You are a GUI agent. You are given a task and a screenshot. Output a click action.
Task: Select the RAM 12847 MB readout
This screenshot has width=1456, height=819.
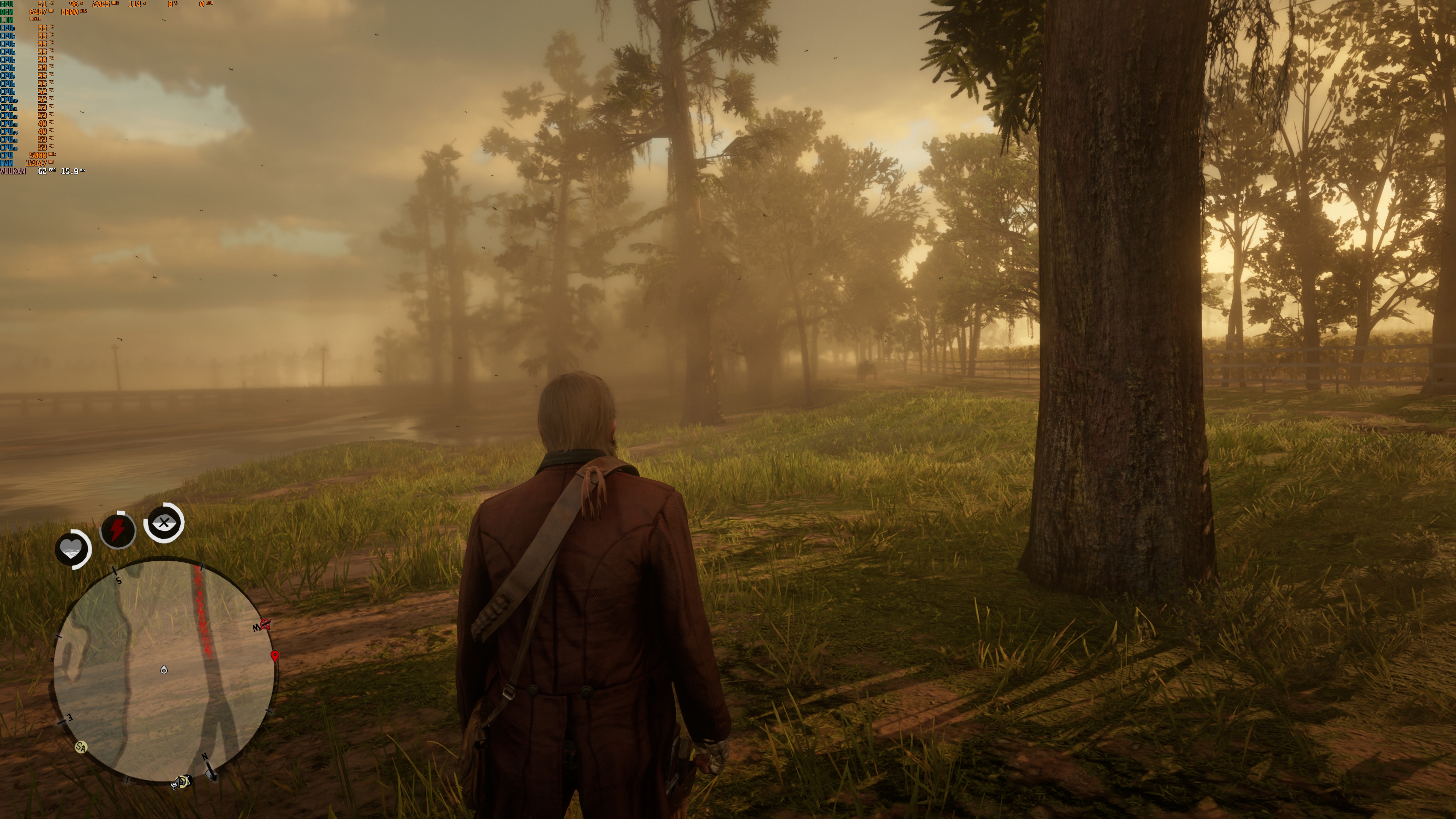pos(36,163)
